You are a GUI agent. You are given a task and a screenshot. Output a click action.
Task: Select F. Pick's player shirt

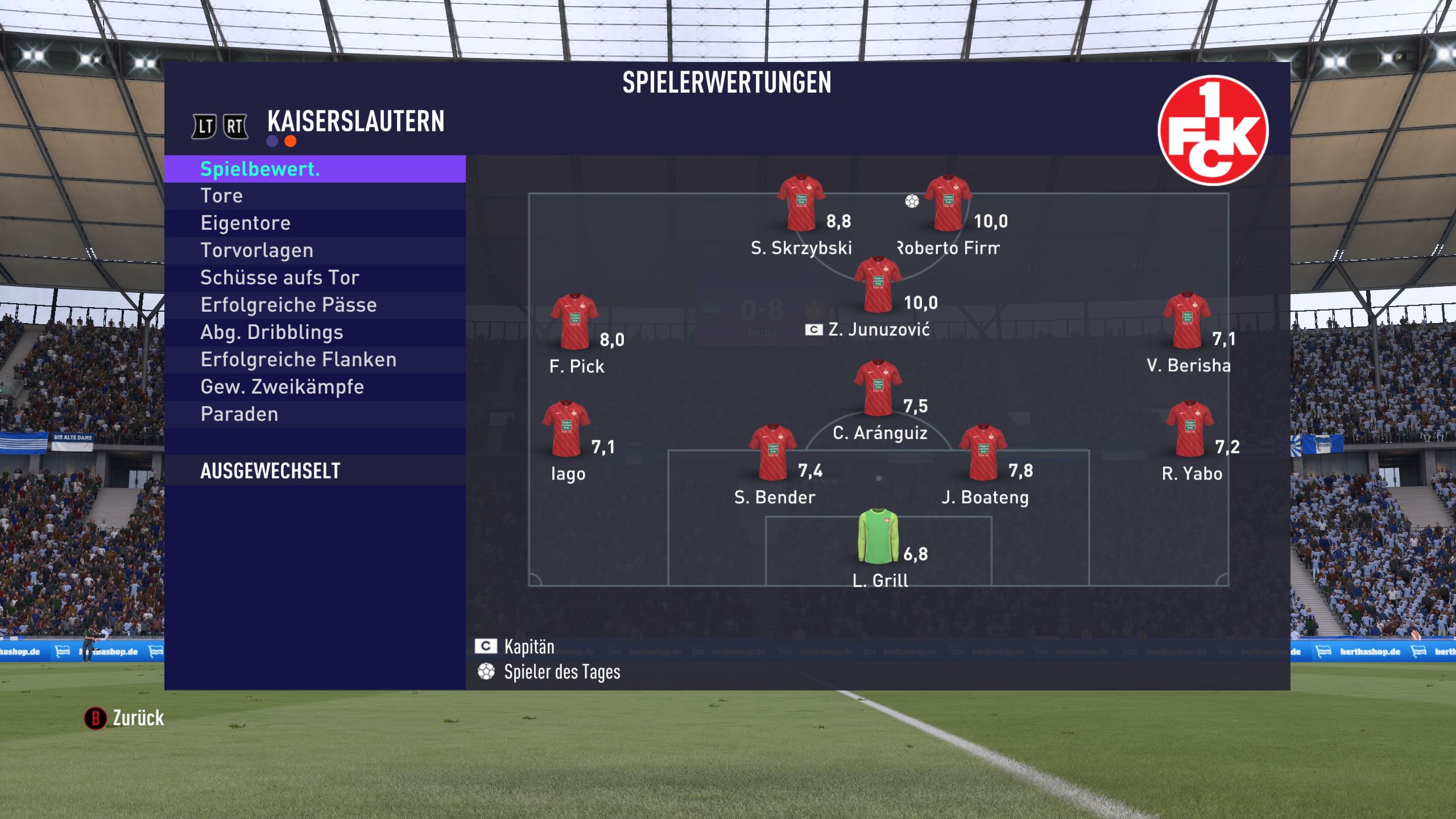(574, 321)
